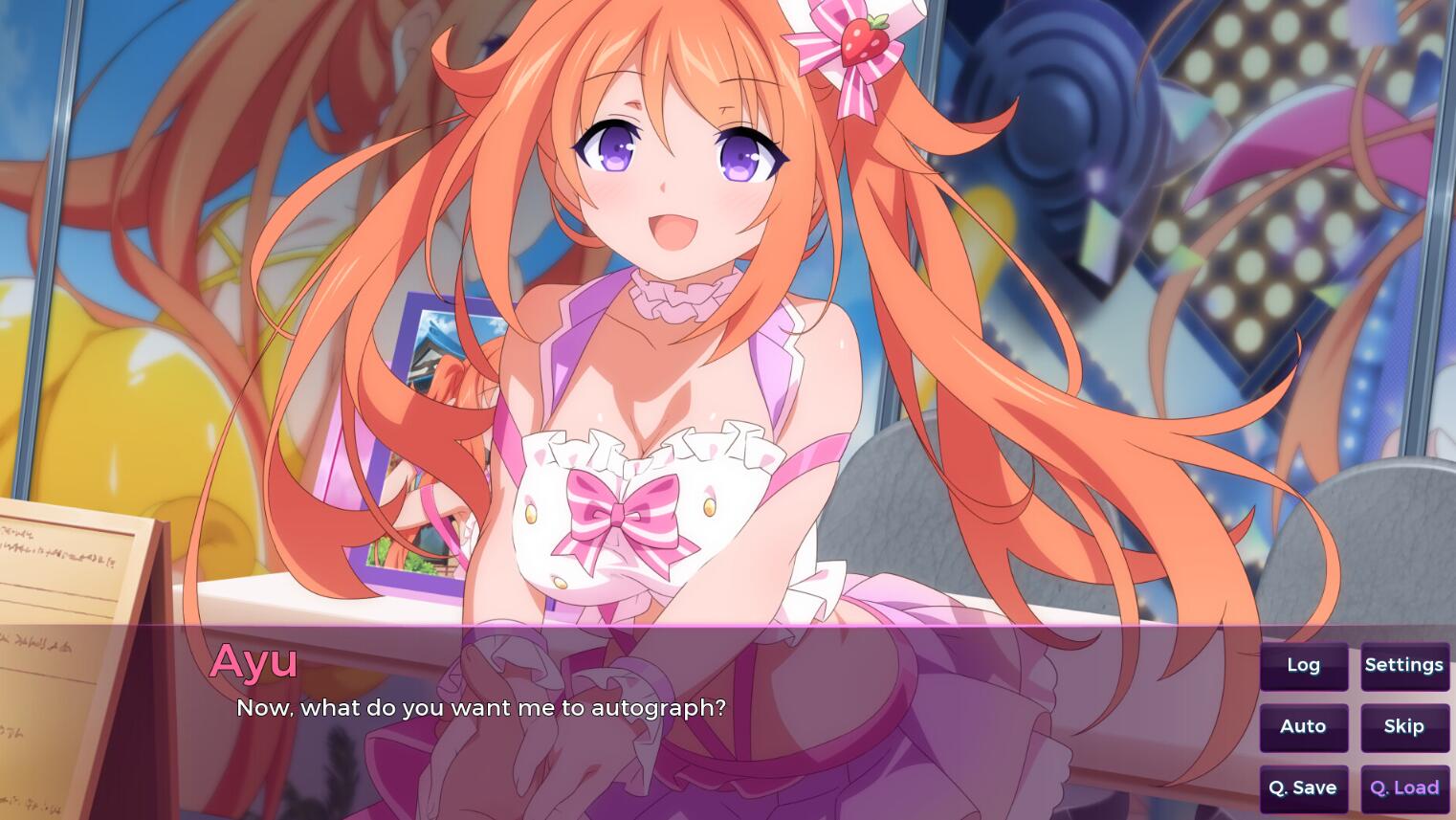Enable Skip mode to fast-forward dialogue
Image resolution: width=1456 pixels, height=820 pixels.
tap(1403, 726)
